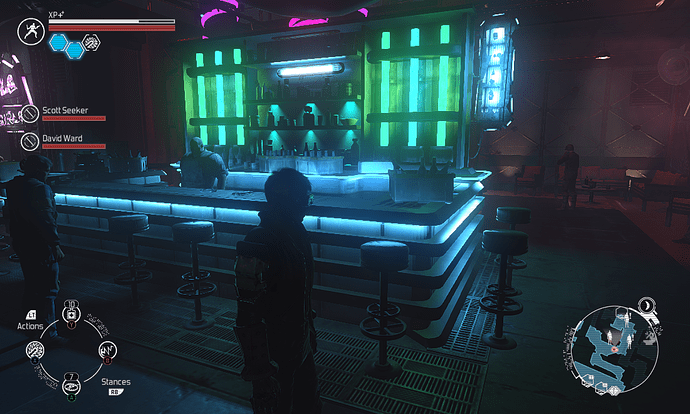Activate the gauge ability on the action wheel
Image resolution: width=690 pixels, height=414 pixels.
tap(36, 351)
